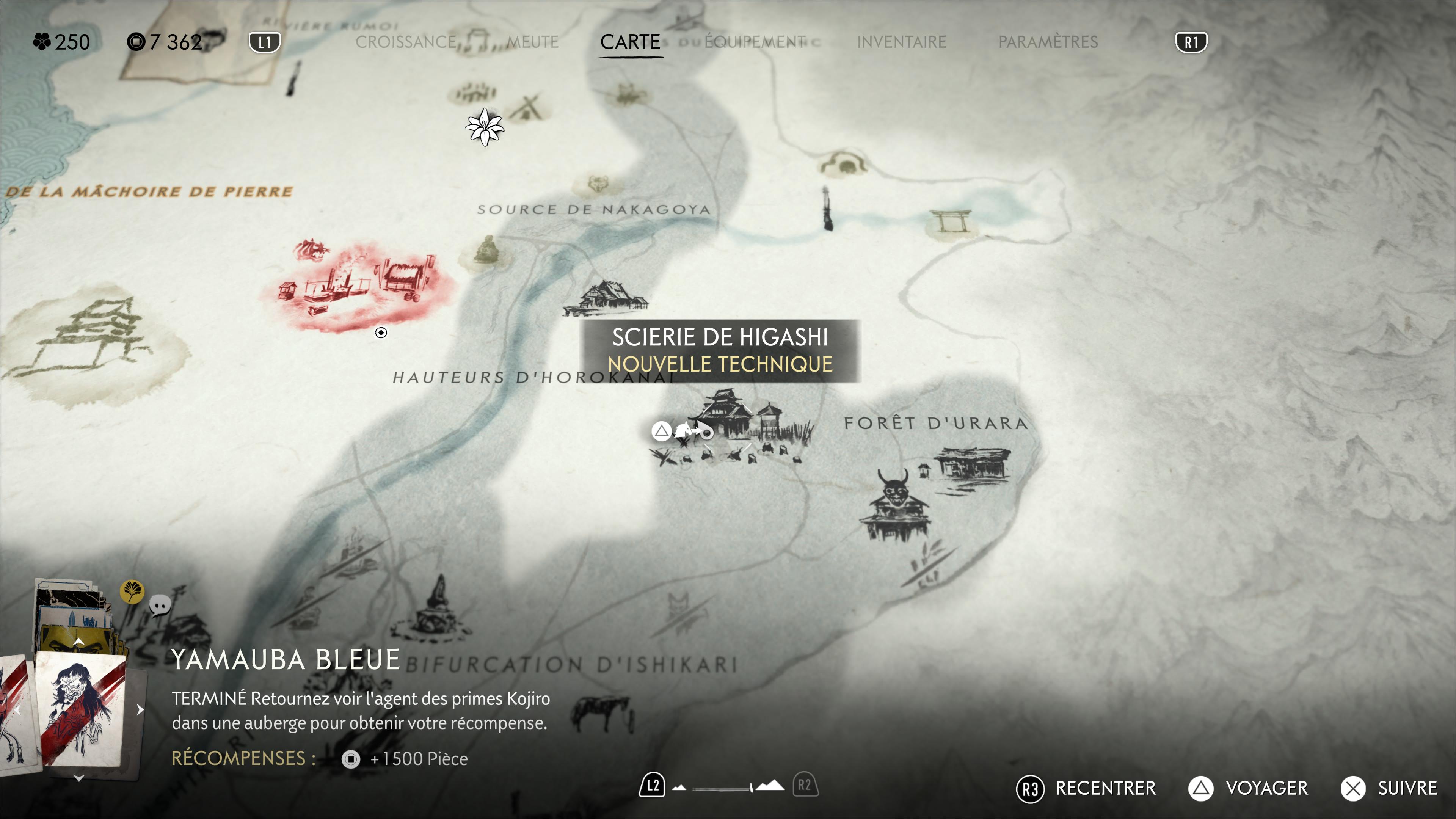Click the torii gate shrine marker
The image size is (1456, 819).
coord(951,221)
